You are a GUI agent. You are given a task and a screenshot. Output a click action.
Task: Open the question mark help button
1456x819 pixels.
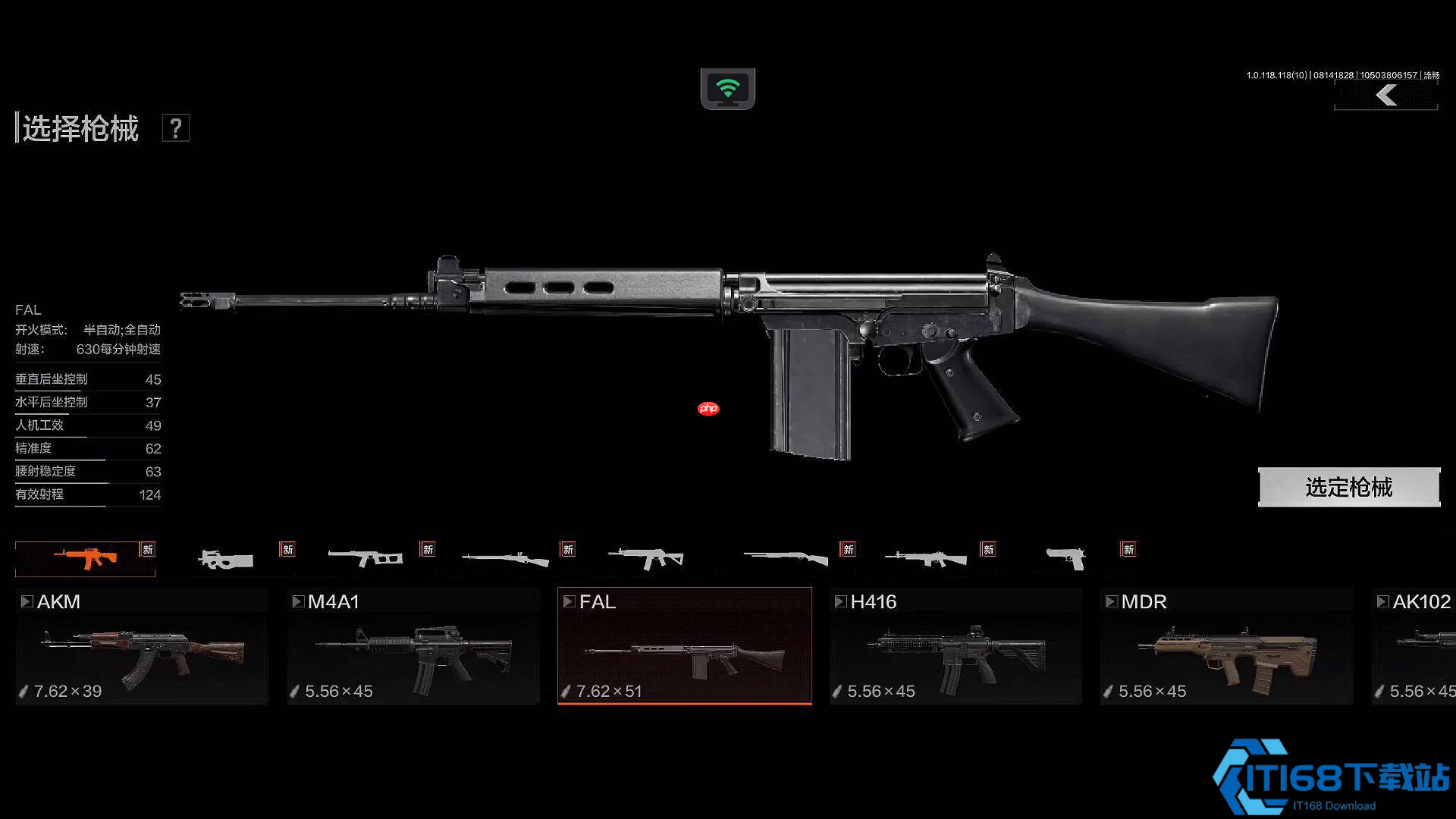[175, 128]
